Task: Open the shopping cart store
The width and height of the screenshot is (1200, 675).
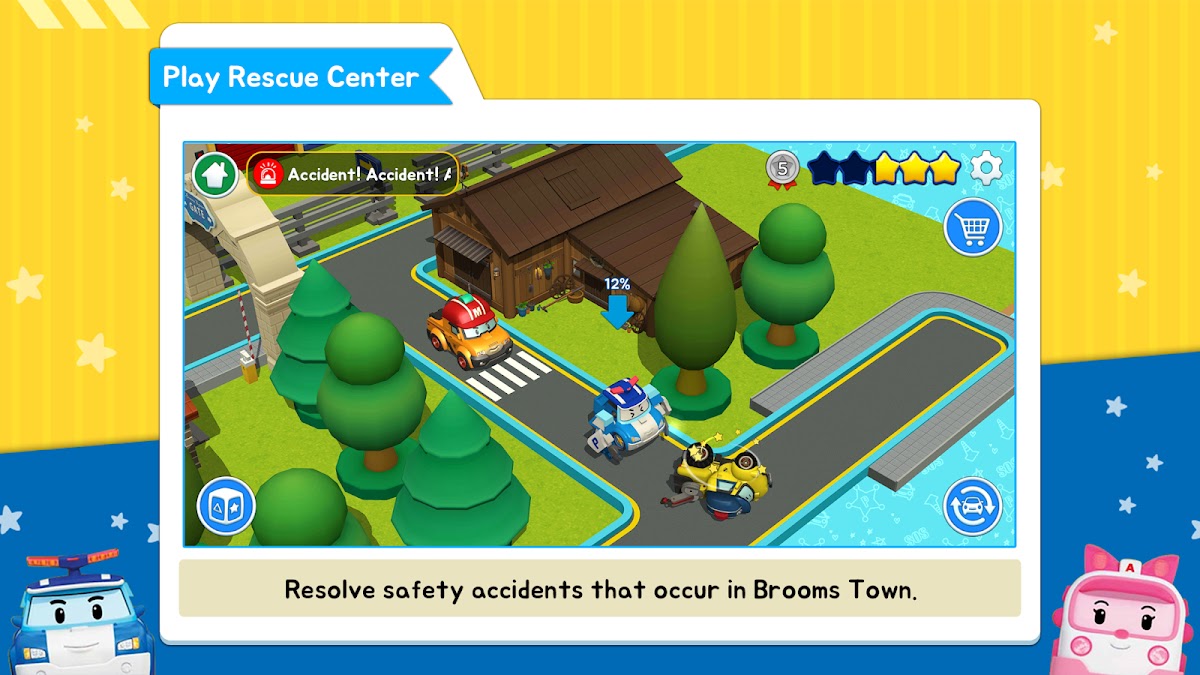Action: point(972,229)
